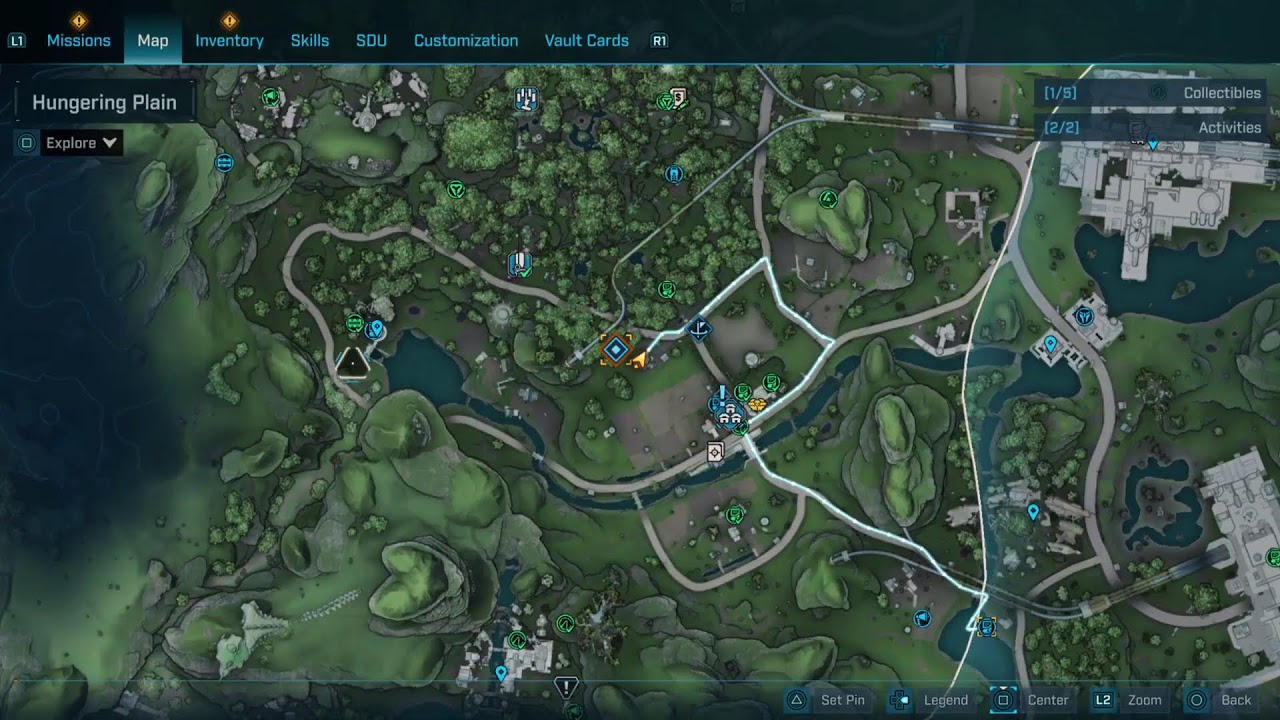Go to the SDU tab
Screen dimensions: 1280x720
click(371, 41)
